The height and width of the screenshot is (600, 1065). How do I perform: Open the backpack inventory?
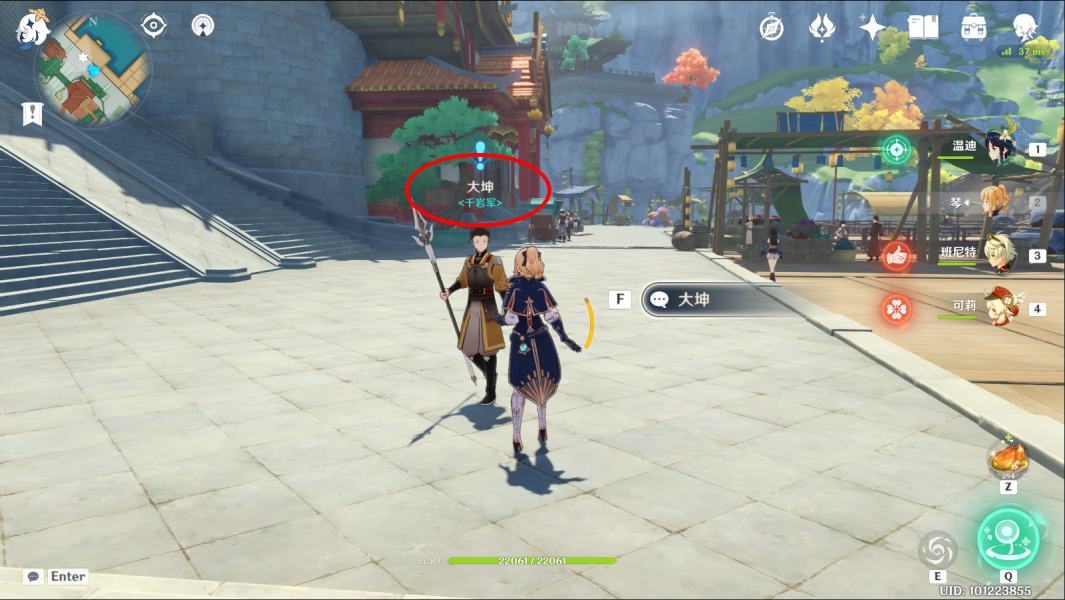point(974,27)
